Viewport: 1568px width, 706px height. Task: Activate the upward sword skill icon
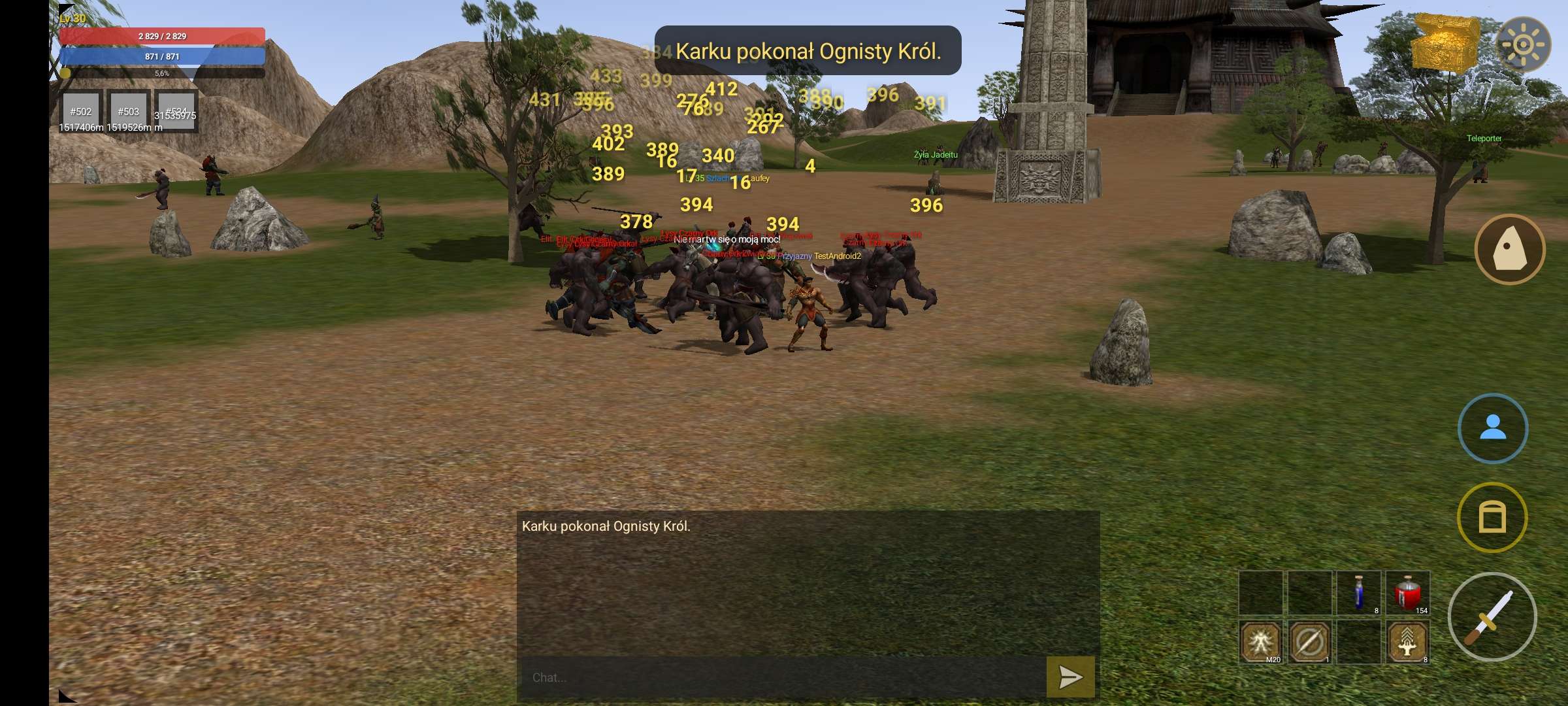1408,642
